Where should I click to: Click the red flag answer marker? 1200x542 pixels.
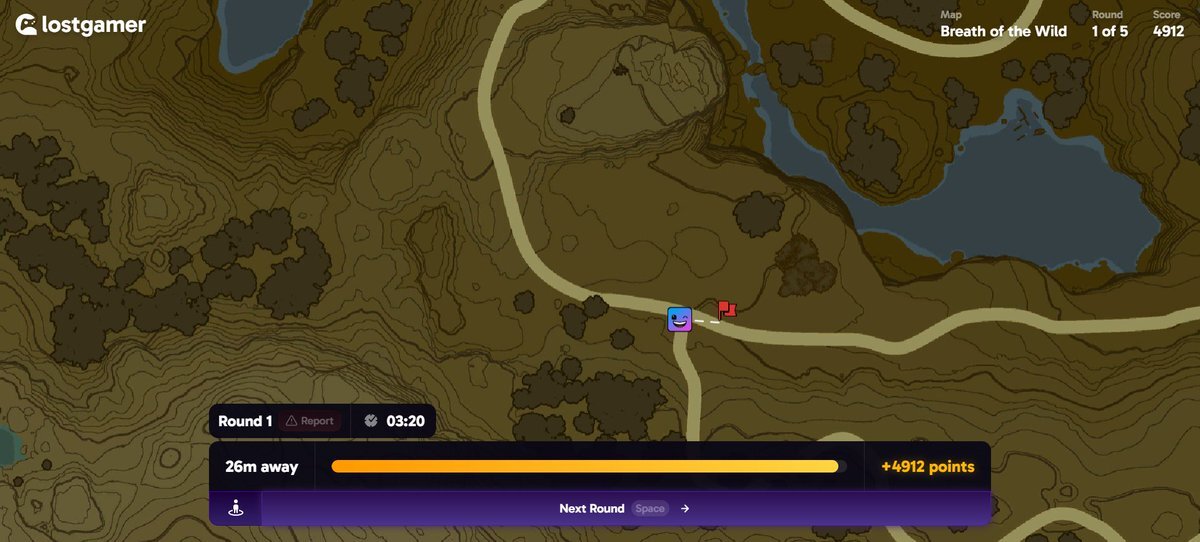(726, 310)
